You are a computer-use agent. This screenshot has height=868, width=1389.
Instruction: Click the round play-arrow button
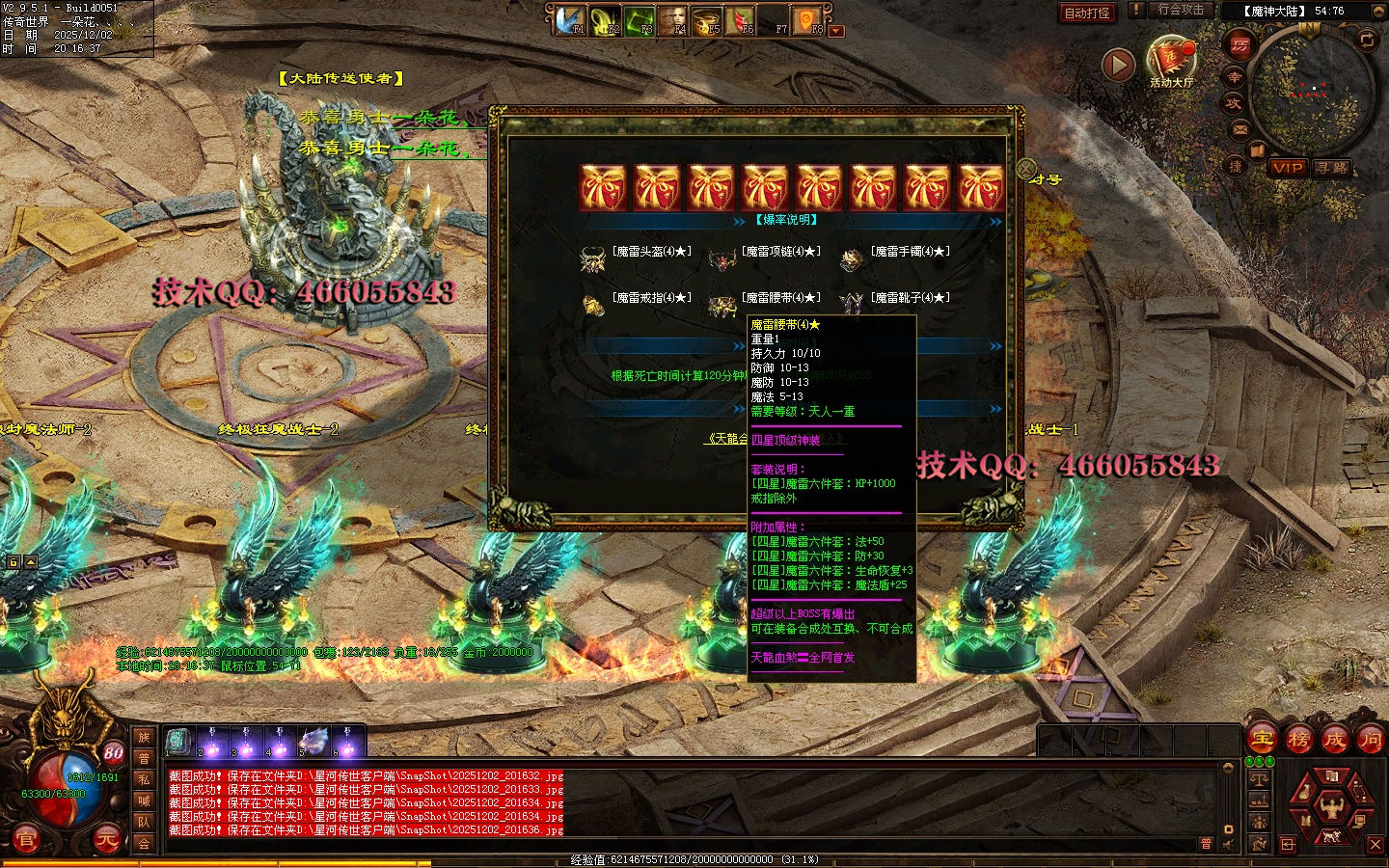coord(1118,65)
